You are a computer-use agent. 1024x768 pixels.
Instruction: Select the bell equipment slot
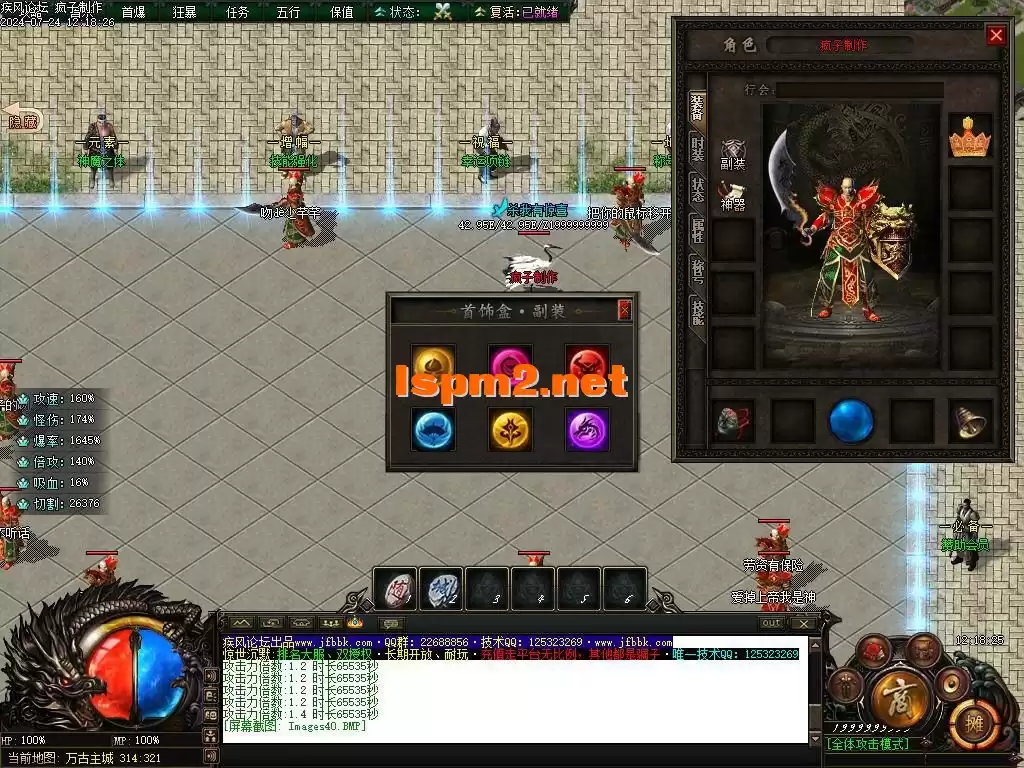pyautogui.click(x=969, y=421)
